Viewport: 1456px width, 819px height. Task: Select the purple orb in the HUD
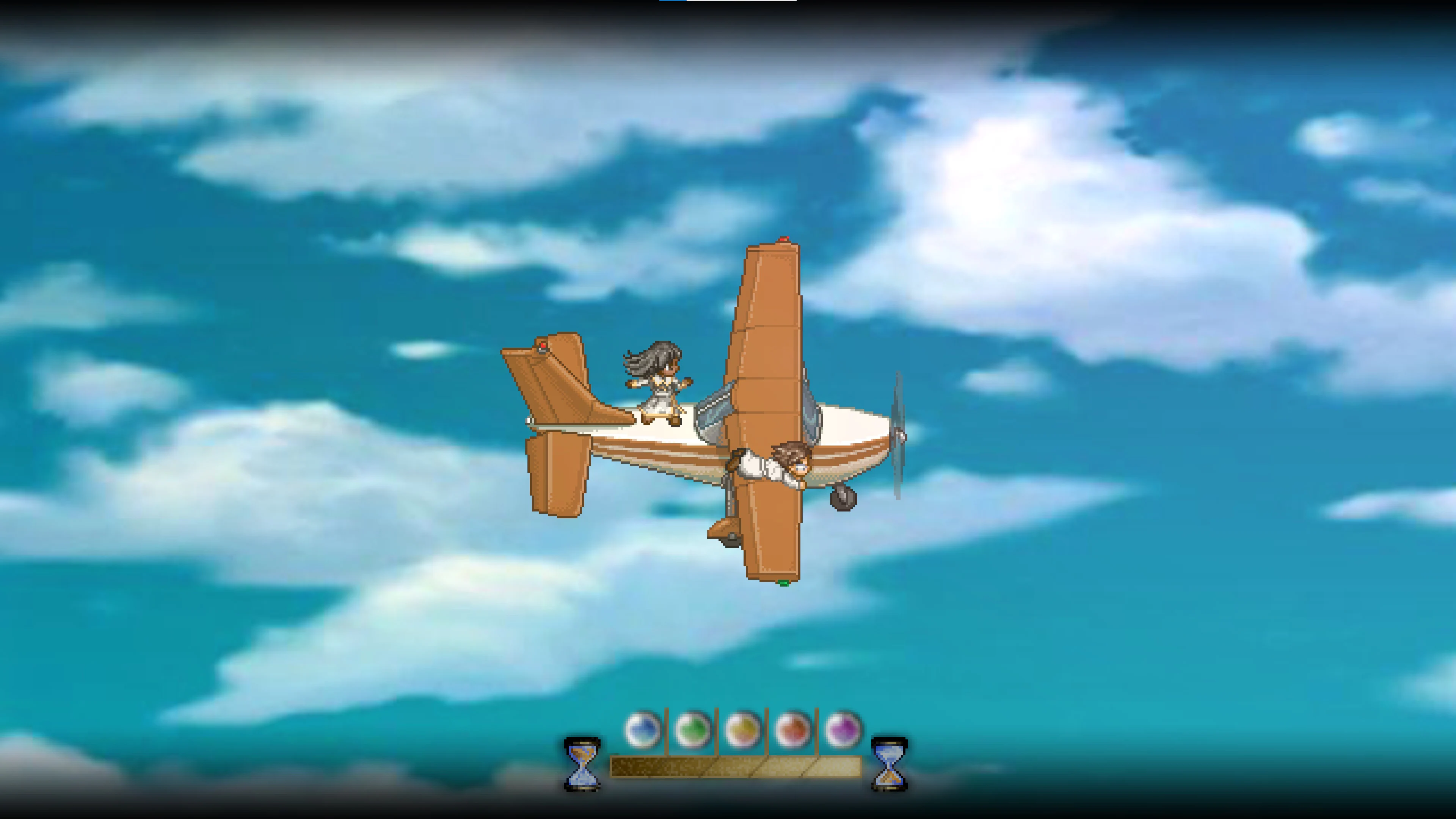point(843,729)
